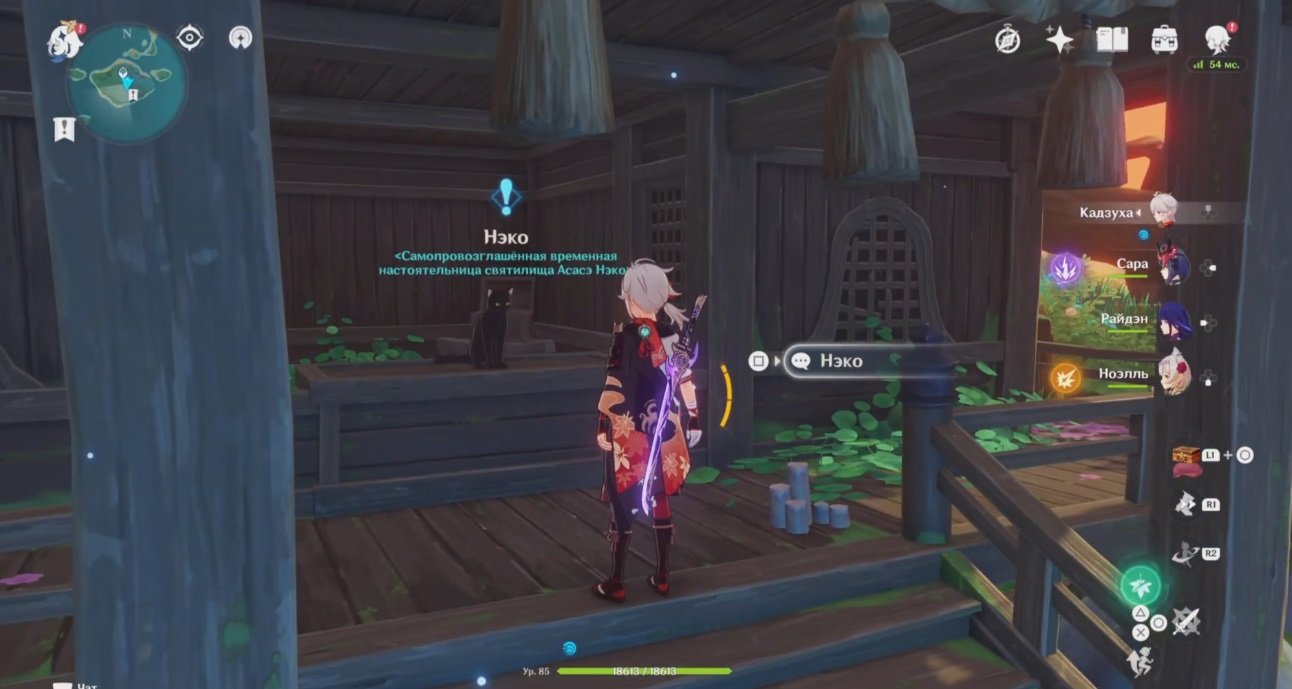Open the Wish star icon

1059,39
